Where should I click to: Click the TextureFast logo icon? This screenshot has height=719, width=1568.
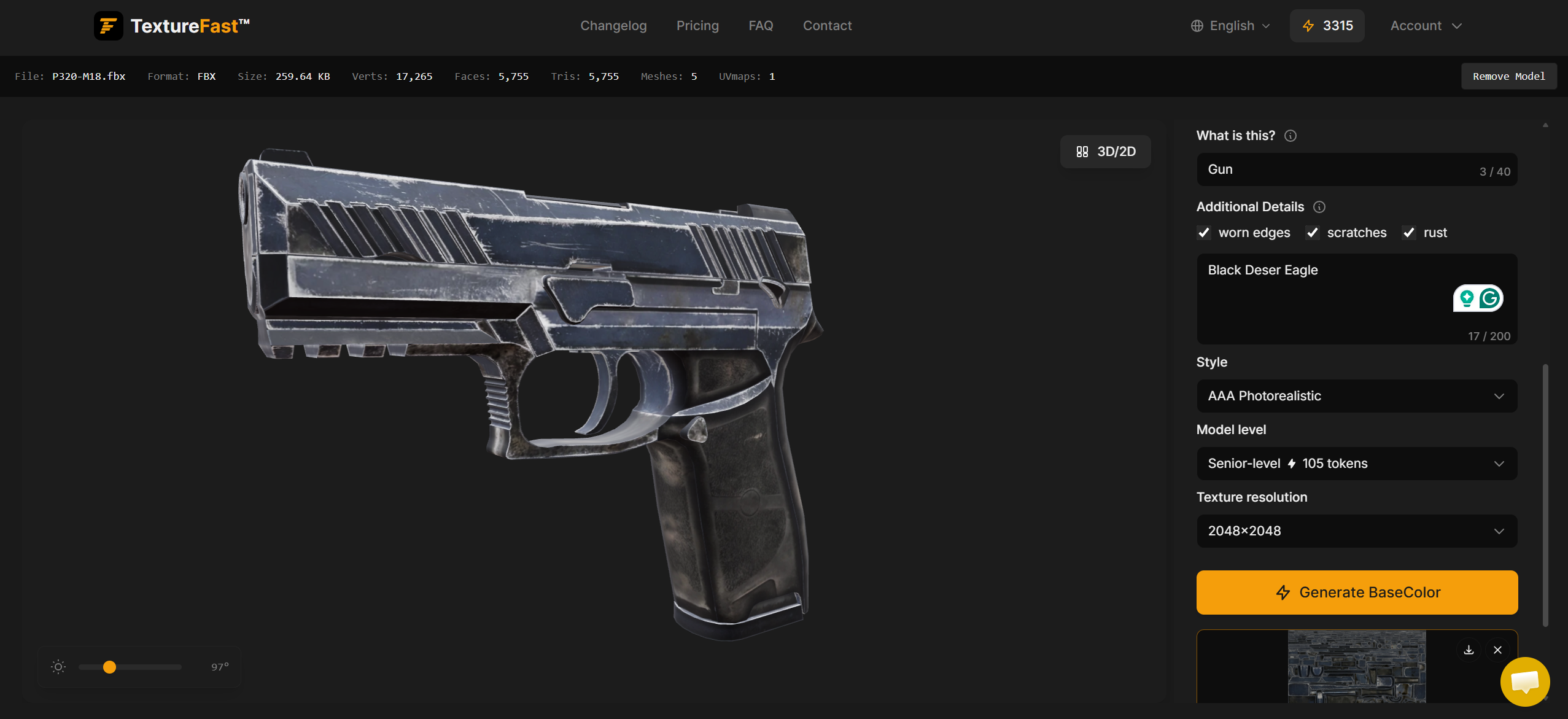(109, 25)
